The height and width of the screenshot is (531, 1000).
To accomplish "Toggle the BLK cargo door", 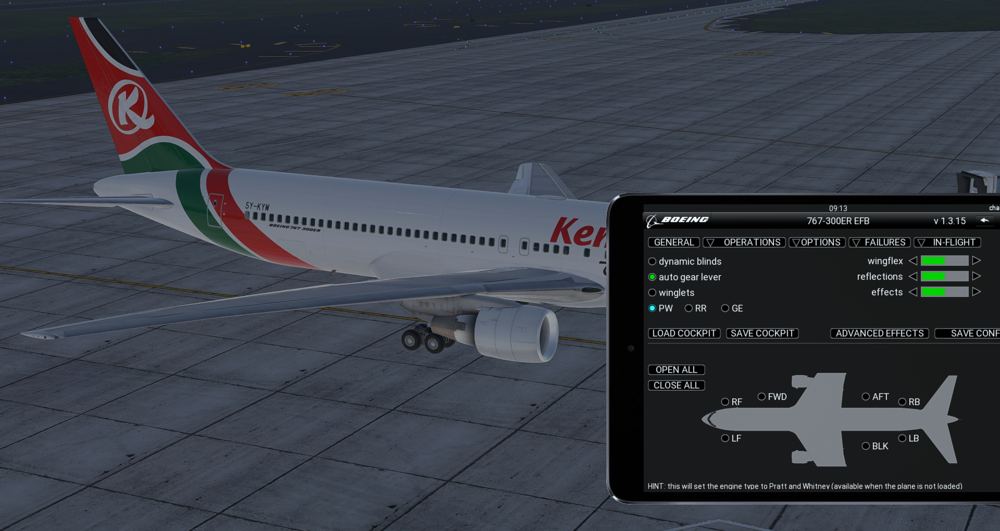I will (x=866, y=446).
